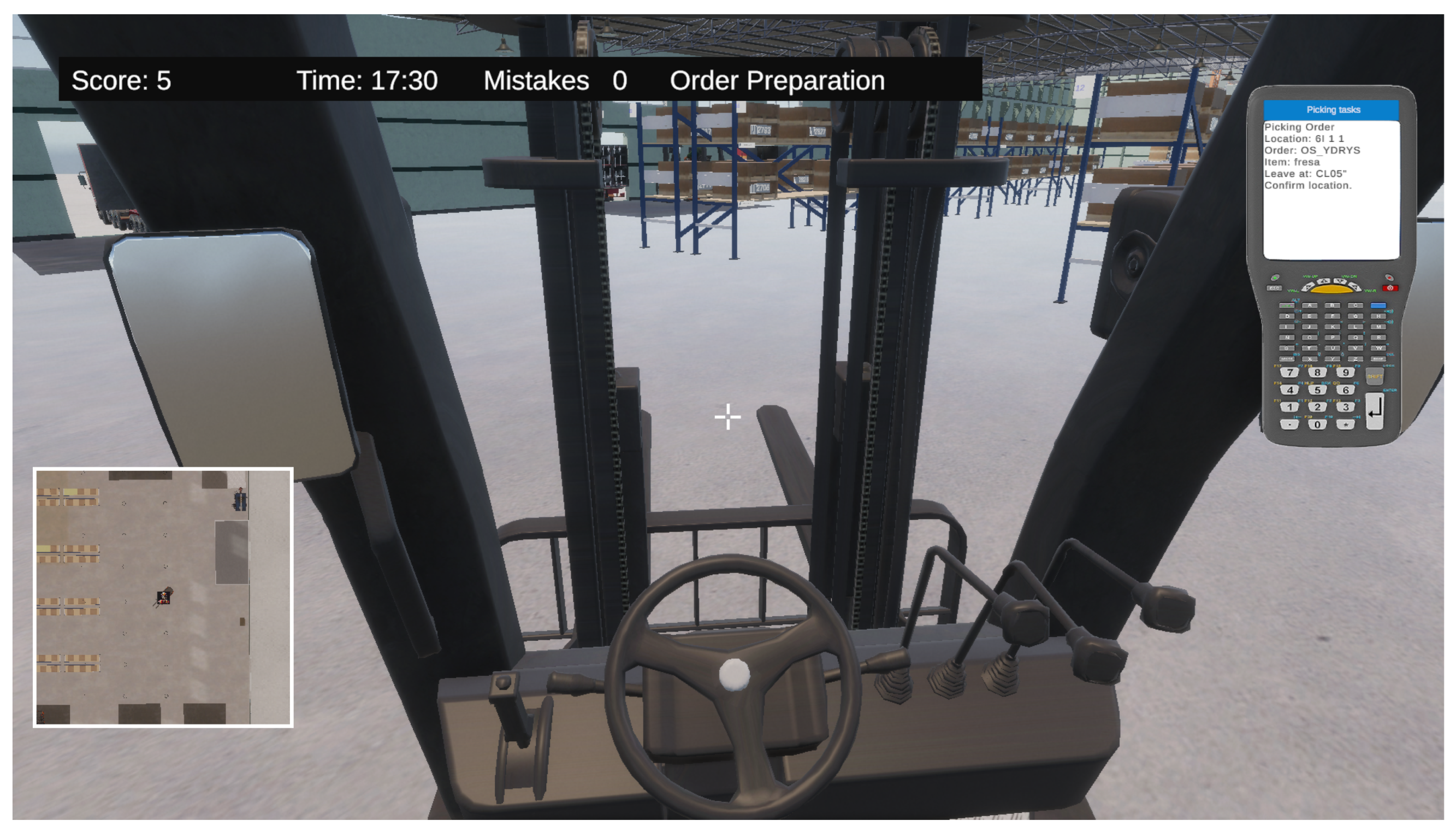Click the asterisk key on the scanner
Image resolution: width=1456 pixels, height=832 pixels.
(1345, 424)
